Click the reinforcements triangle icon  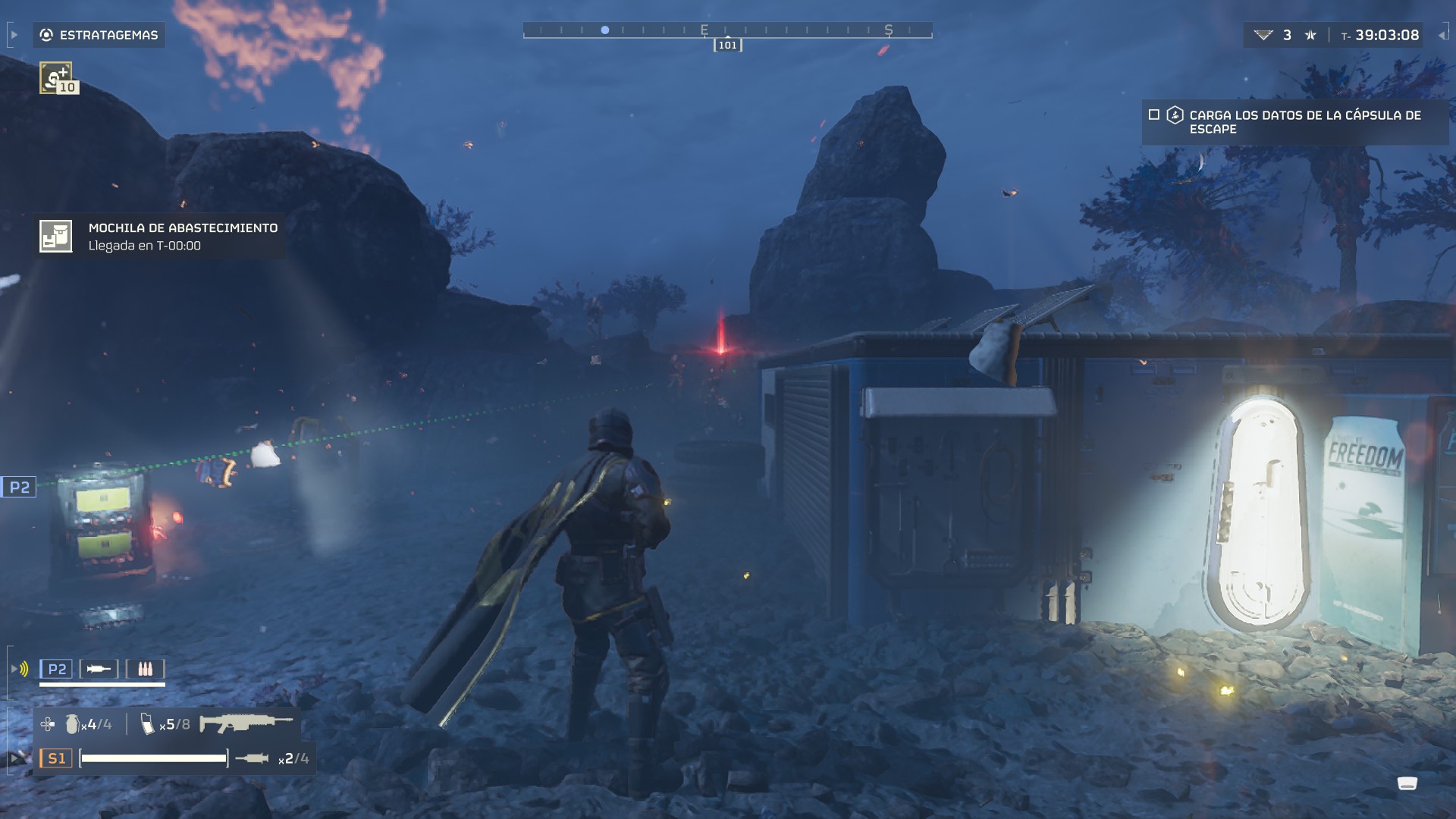[1263, 35]
